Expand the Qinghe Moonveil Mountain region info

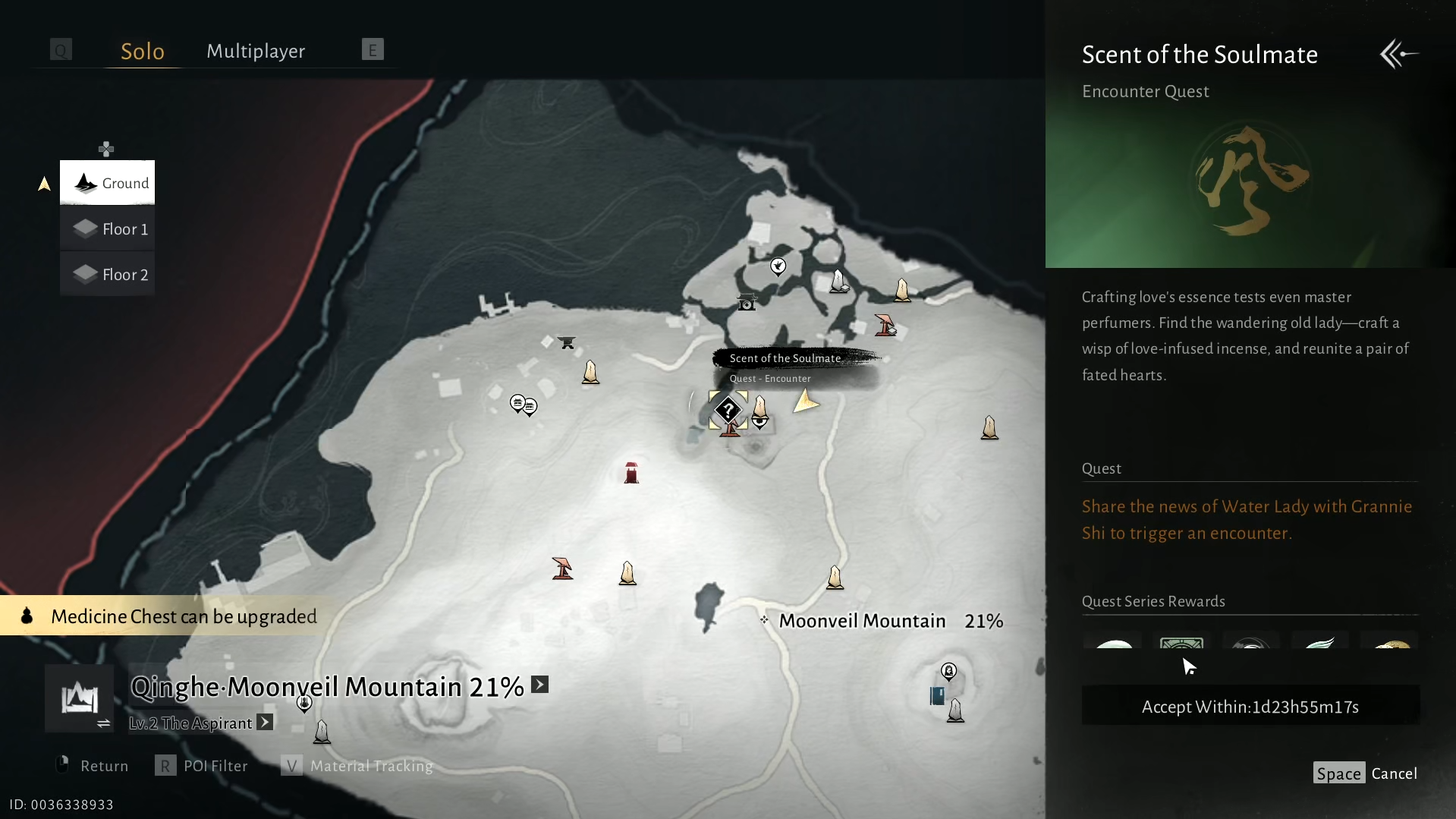539,685
